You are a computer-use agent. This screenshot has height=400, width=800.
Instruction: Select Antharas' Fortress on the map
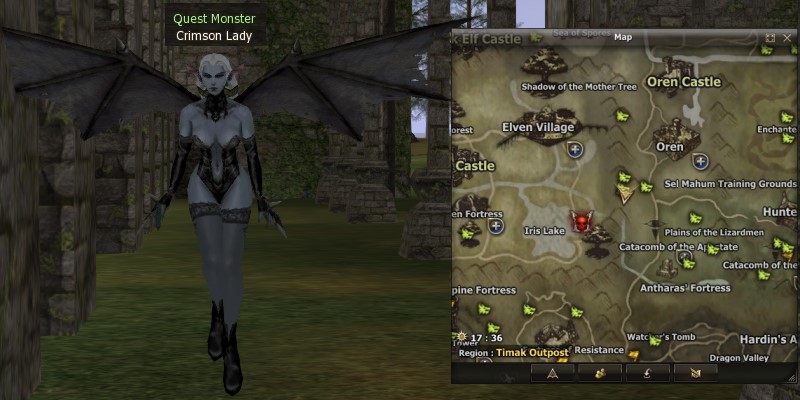[x=685, y=288]
